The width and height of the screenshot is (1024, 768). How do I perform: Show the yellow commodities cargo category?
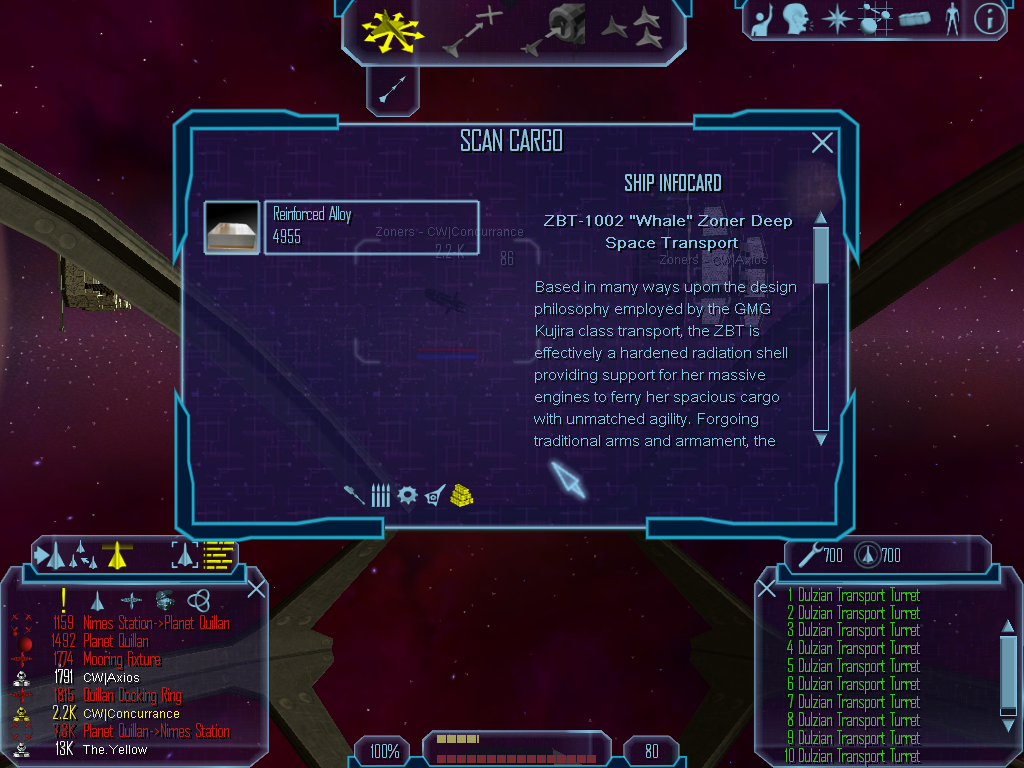[461, 494]
